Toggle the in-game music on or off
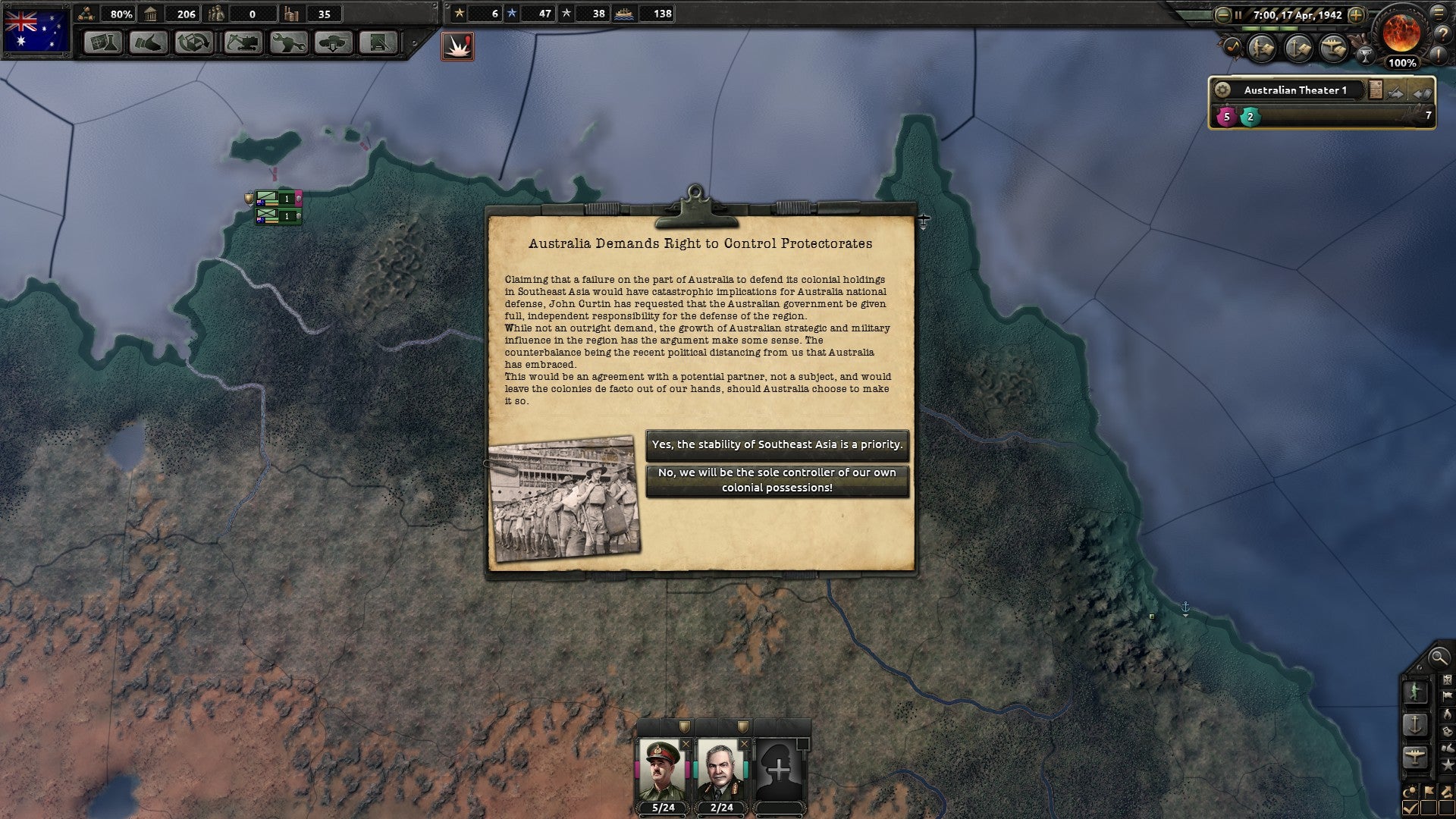The image size is (1456, 819). click(x=1234, y=45)
